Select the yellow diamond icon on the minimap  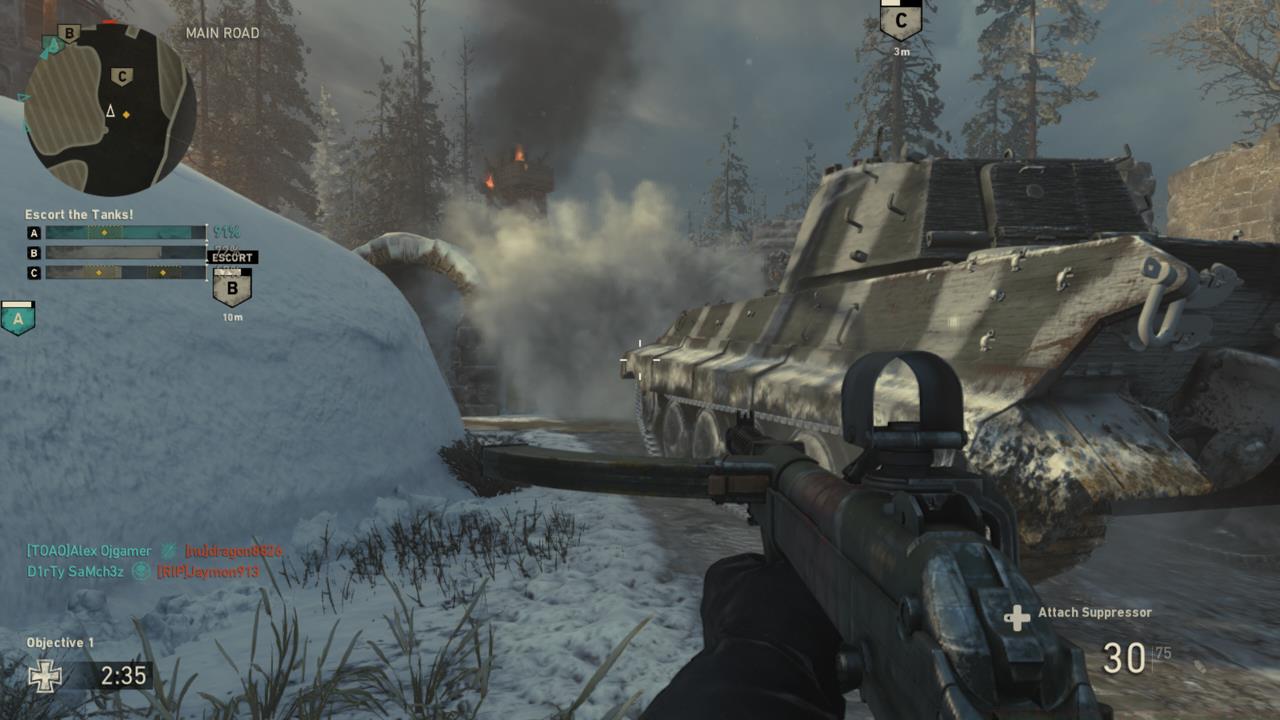point(126,115)
